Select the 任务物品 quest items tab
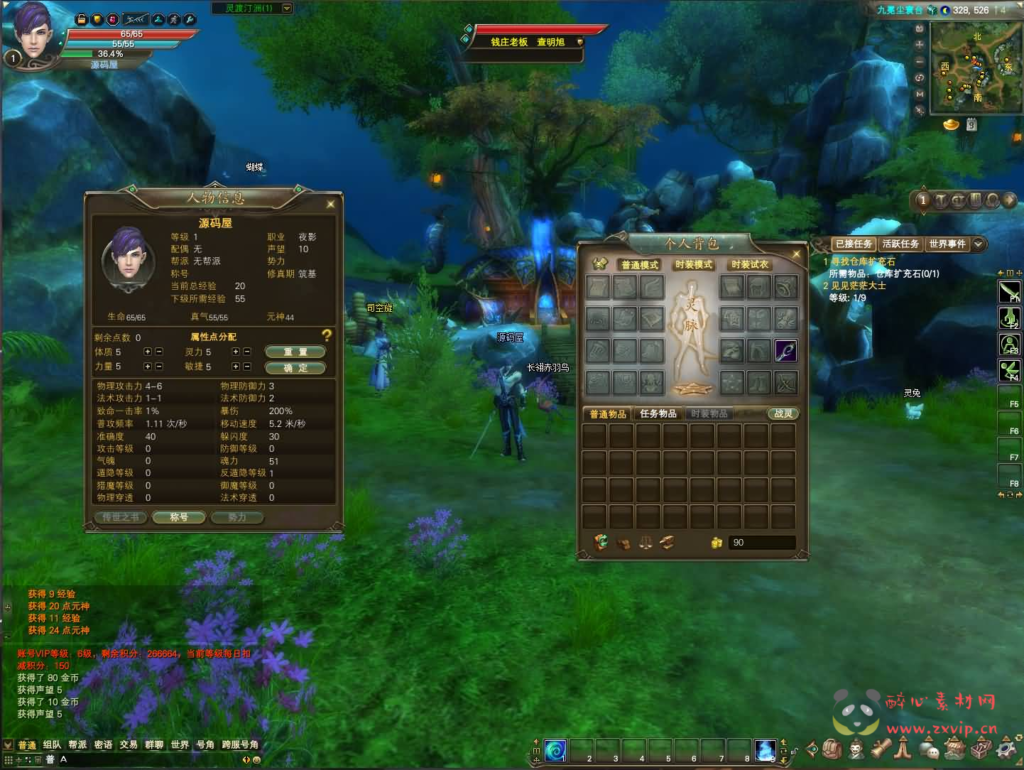The width and height of the screenshot is (1024, 770). pyautogui.click(x=658, y=413)
